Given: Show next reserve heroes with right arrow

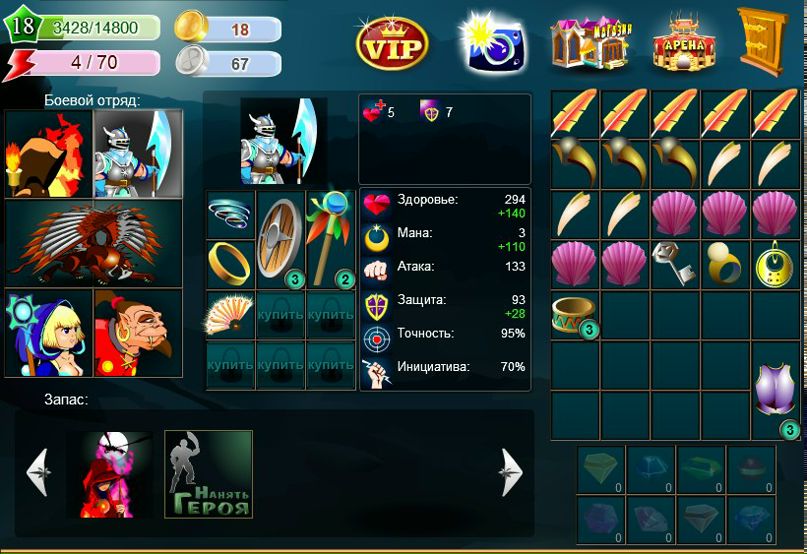Looking at the screenshot, I should click(x=511, y=472).
